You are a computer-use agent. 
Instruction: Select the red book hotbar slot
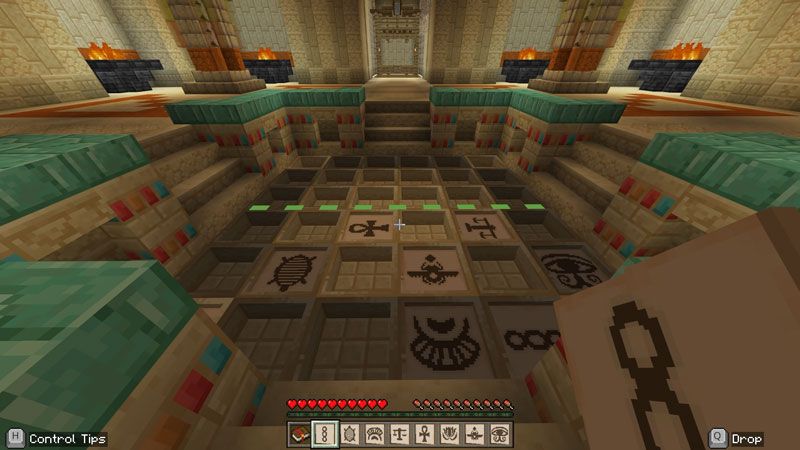(x=300, y=434)
